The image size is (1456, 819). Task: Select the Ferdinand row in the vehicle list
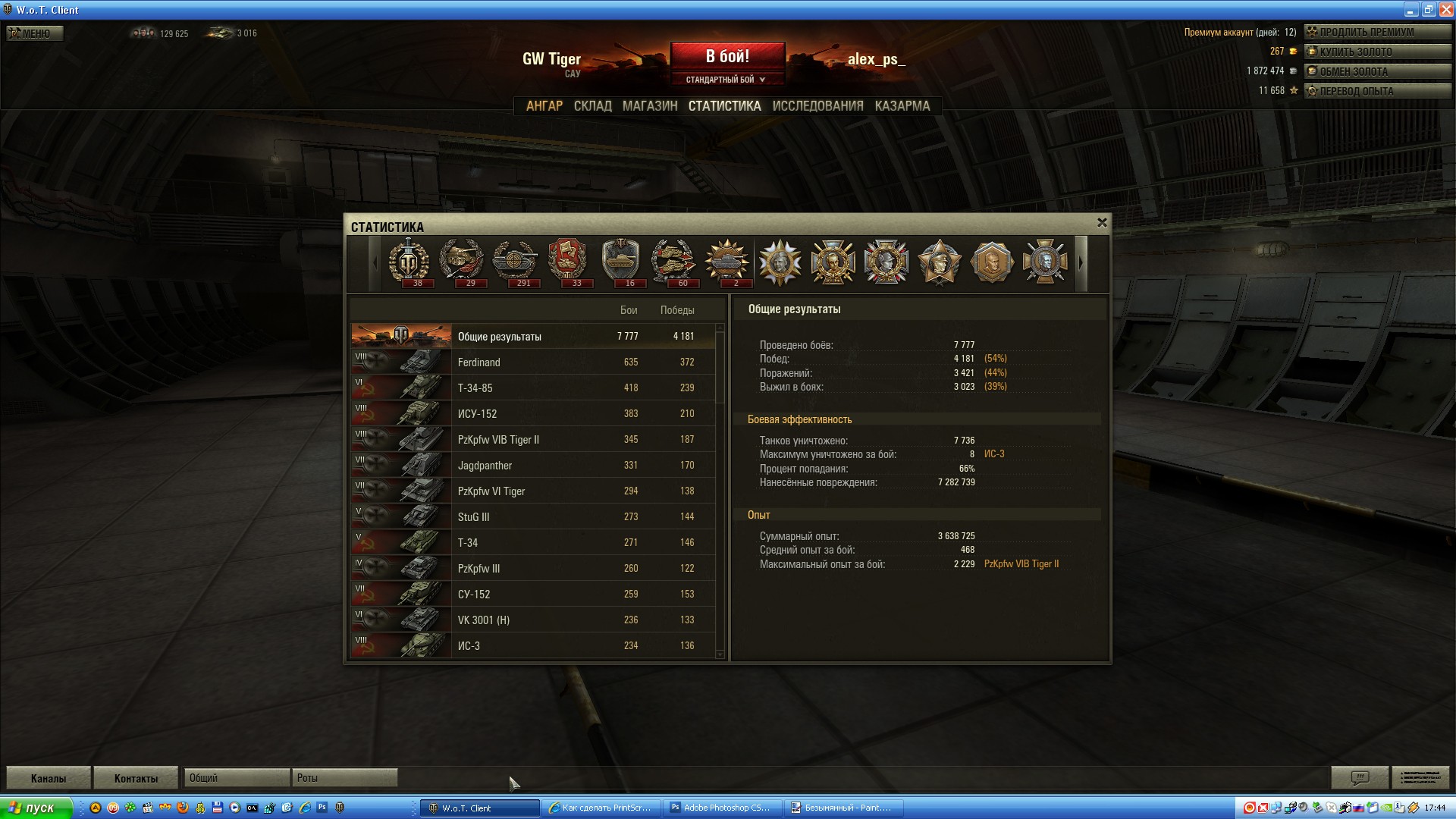[531, 362]
